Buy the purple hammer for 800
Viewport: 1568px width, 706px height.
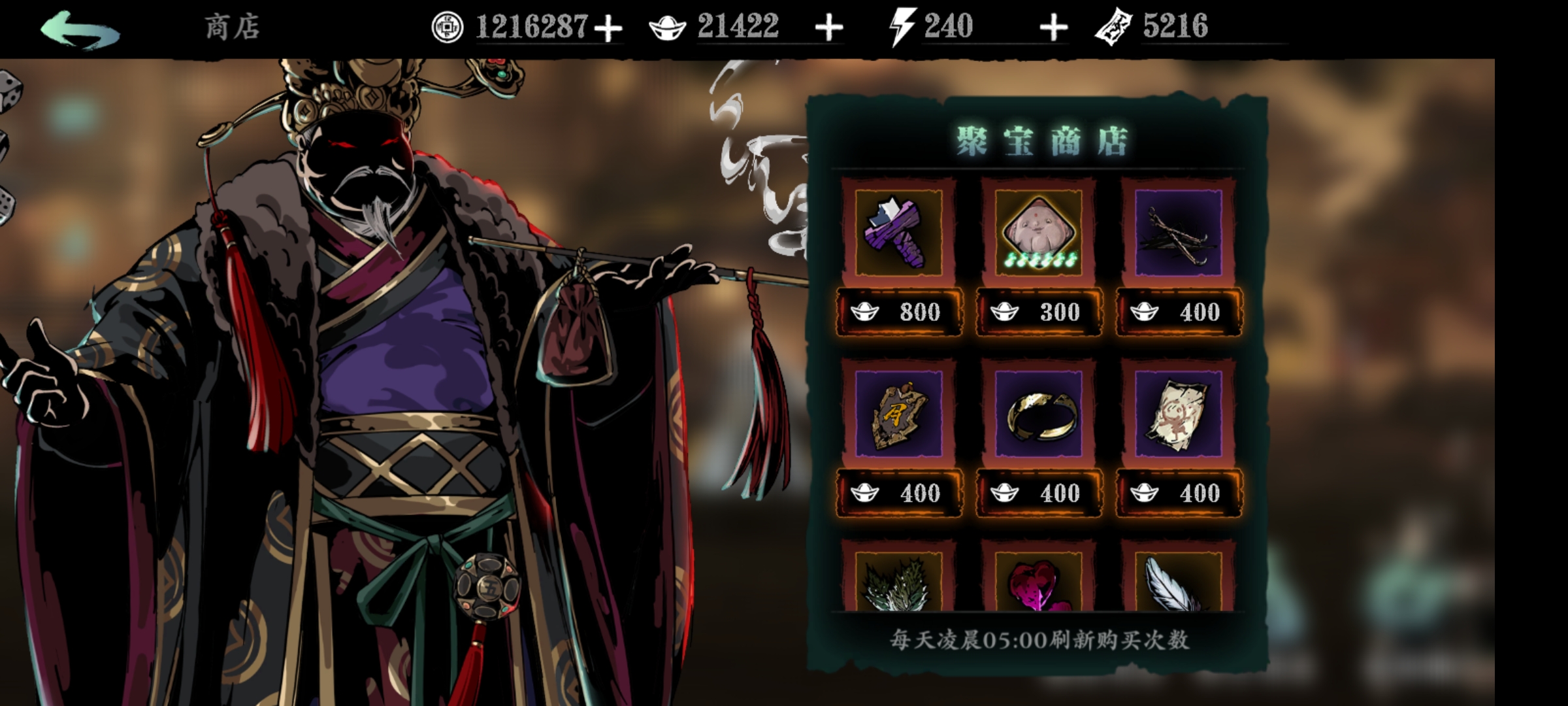click(x=899, y=312)
